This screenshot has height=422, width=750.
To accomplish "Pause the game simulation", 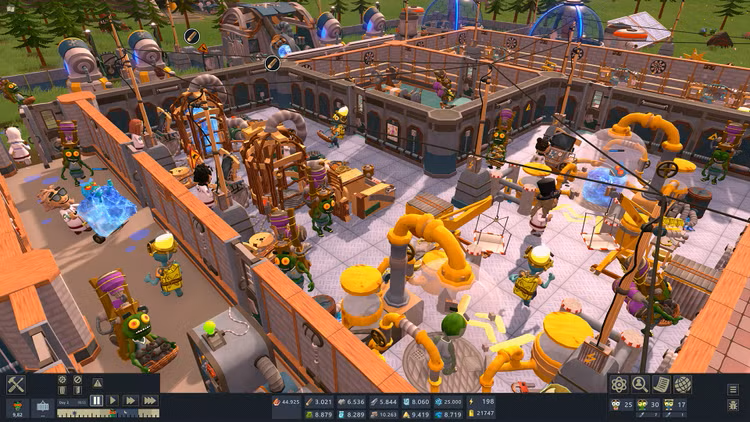I will (97, 400).
